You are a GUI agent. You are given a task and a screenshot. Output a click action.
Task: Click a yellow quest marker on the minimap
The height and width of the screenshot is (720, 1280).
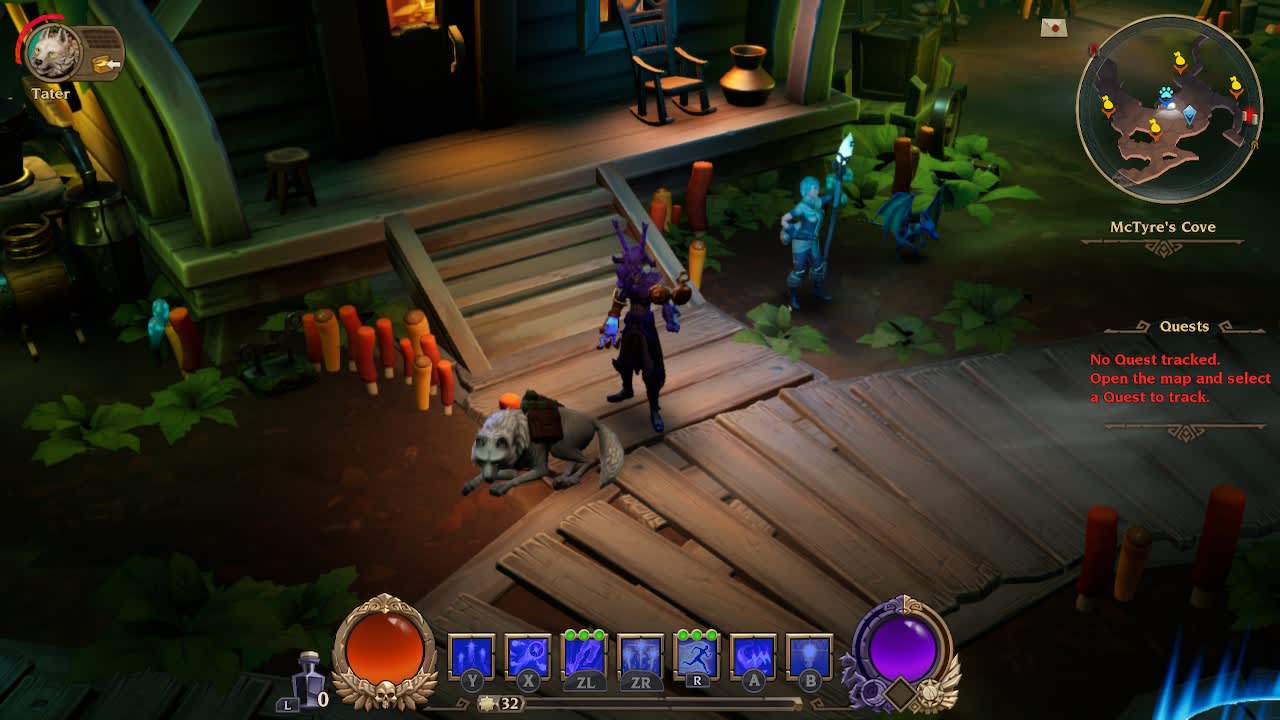pyautogui.click(x=1178, y=60)
